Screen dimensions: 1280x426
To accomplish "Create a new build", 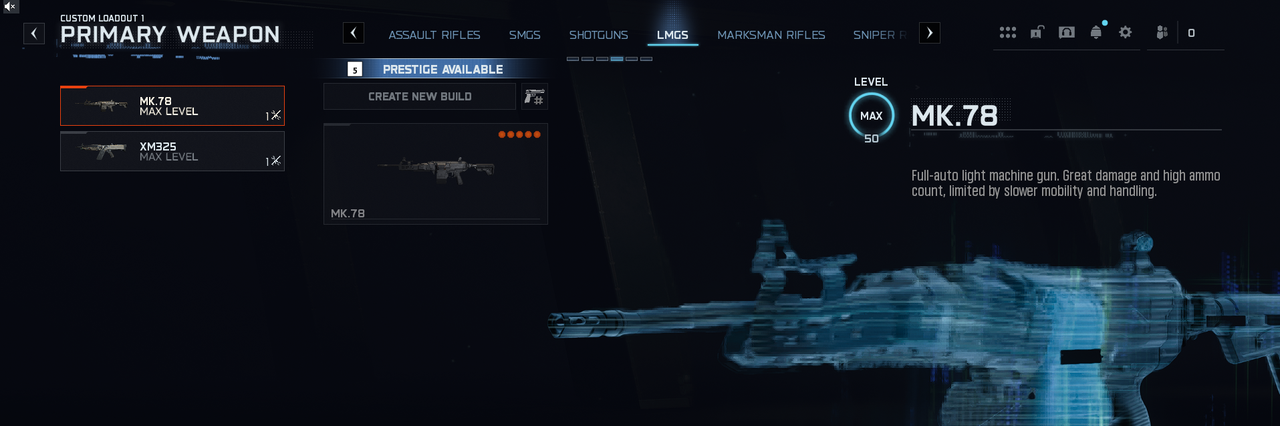I will [419, 96].
